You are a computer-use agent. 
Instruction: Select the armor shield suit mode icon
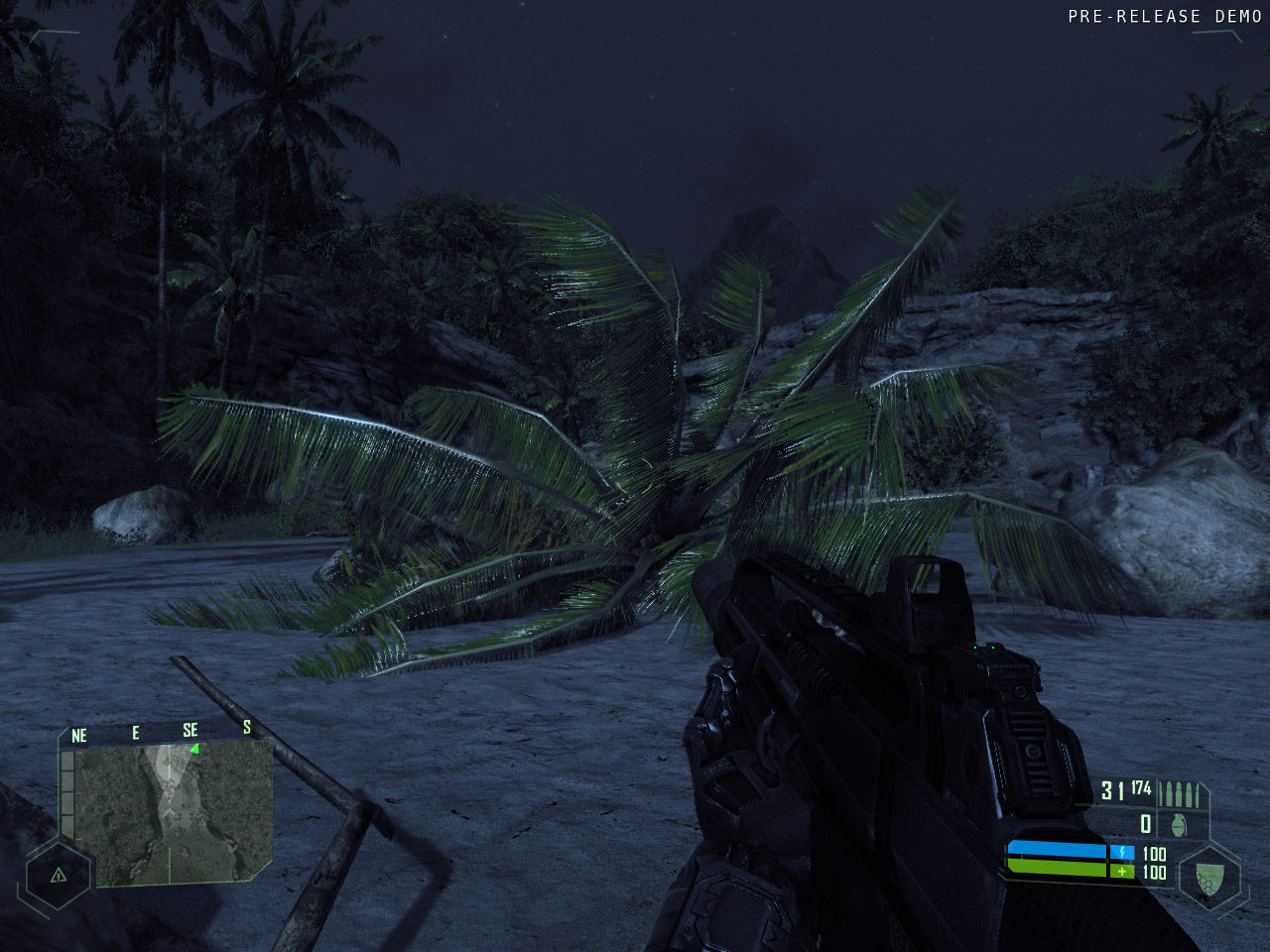coord(1207,877)
